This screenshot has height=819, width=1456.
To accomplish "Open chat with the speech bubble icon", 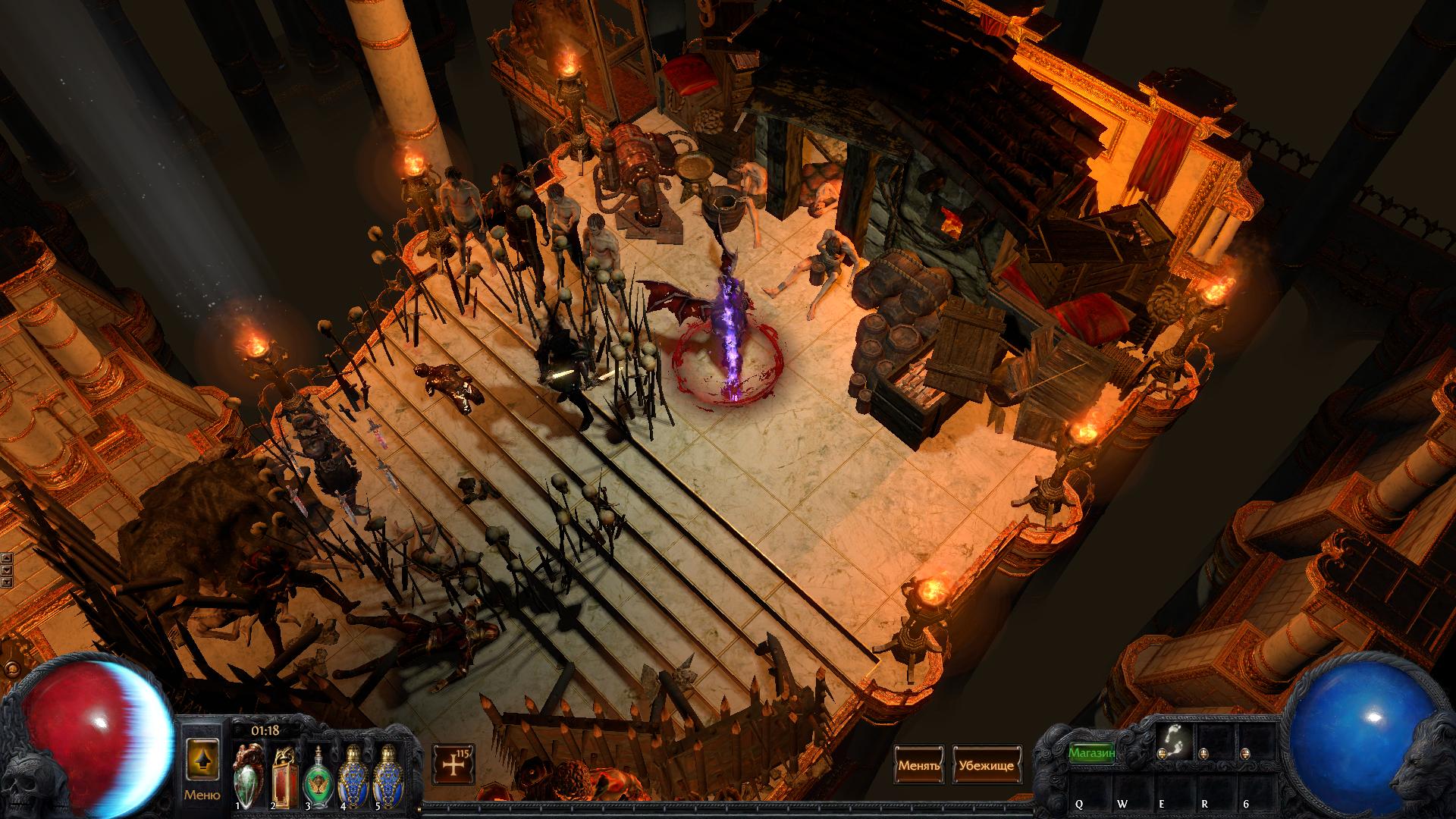I will click(x=11, y=670).
